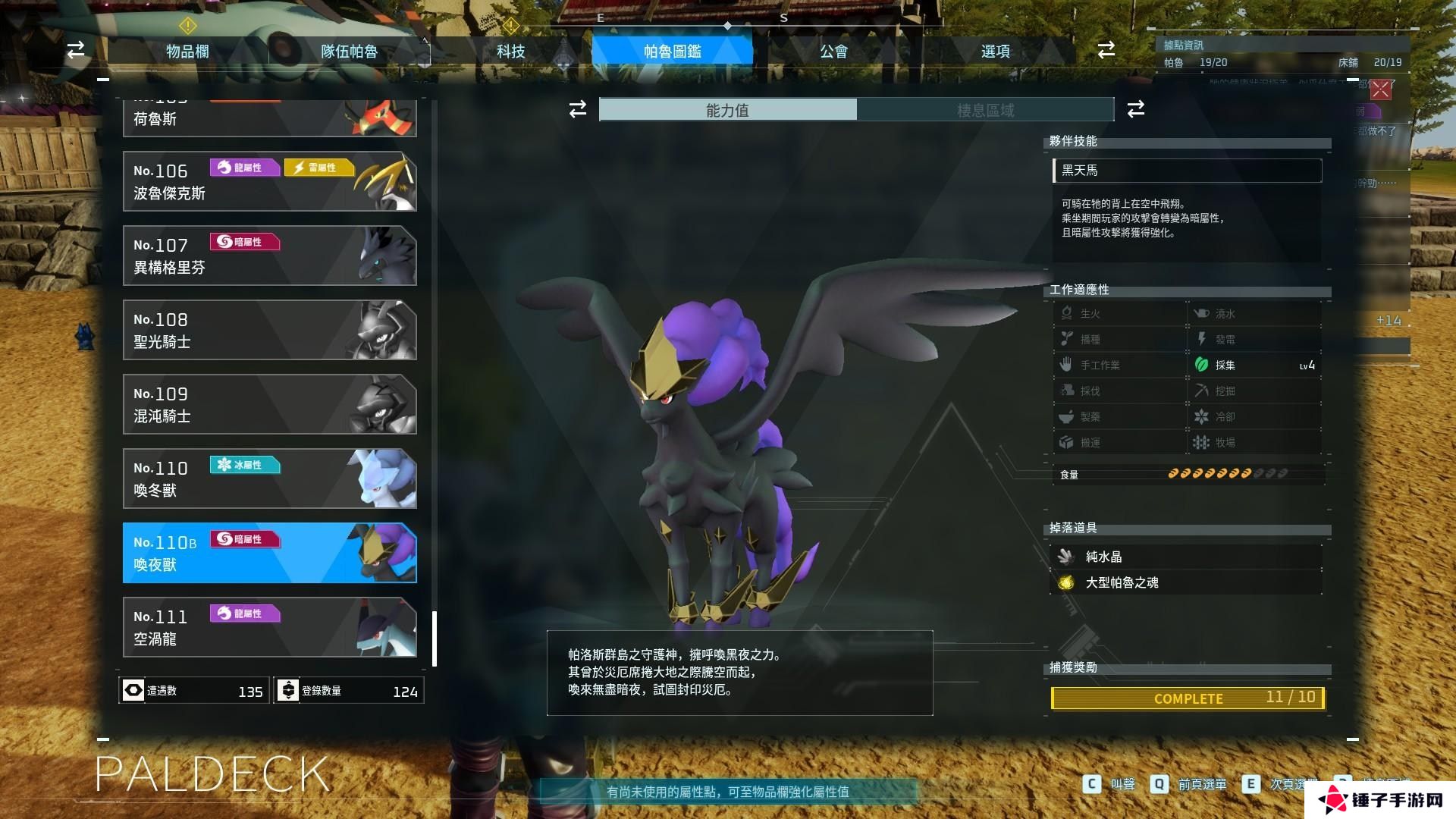Select the No.108 聖光騎士 entry
Image resolution: width=1456 pixels, height=819 pixels.
point(269,330)
